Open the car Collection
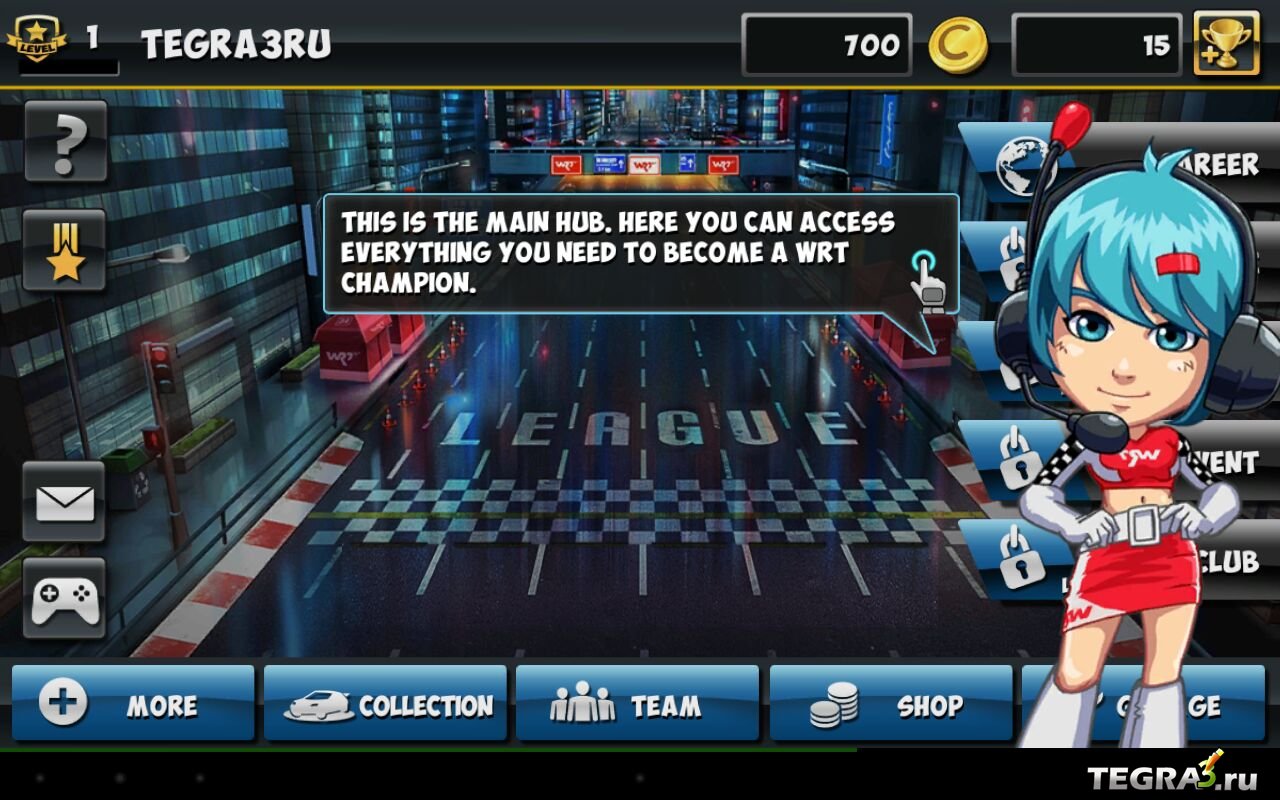The height and width of the screenshot is (800, 1280). point(385,704)
